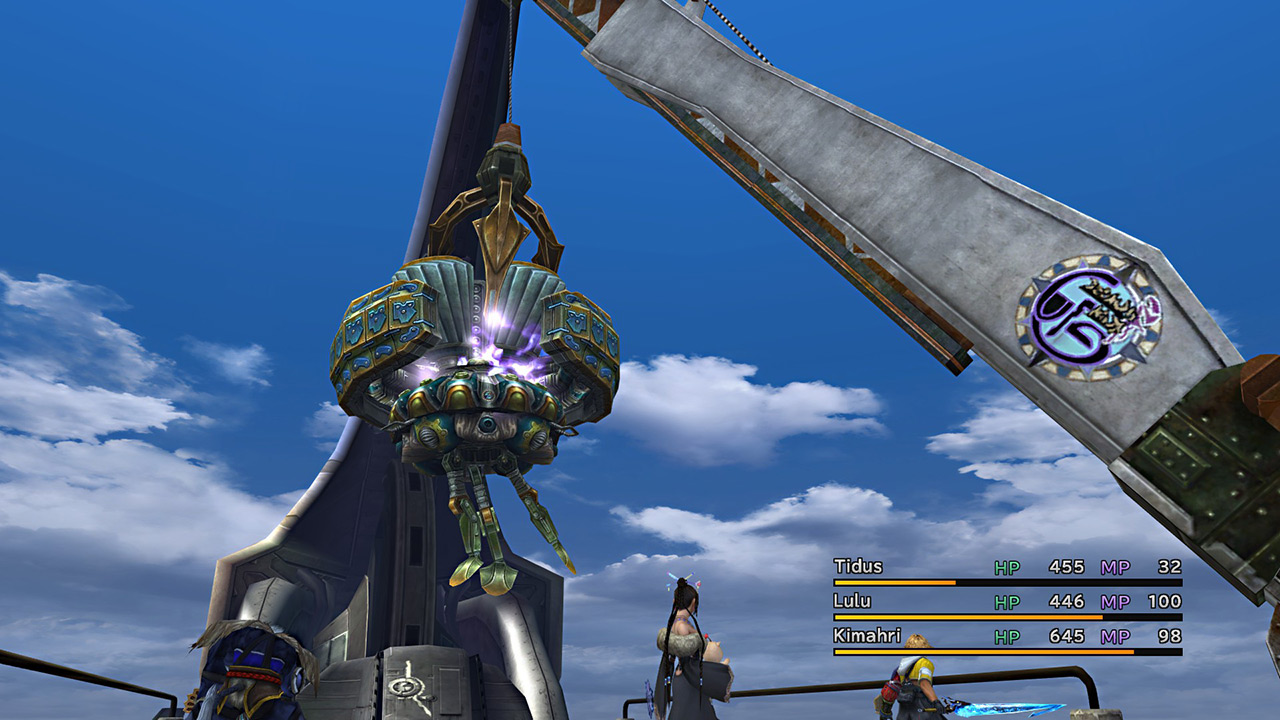Select Tidus in the party status list
The width and height of the screenshot is (1280, 720).
click(x=859, y=567)
